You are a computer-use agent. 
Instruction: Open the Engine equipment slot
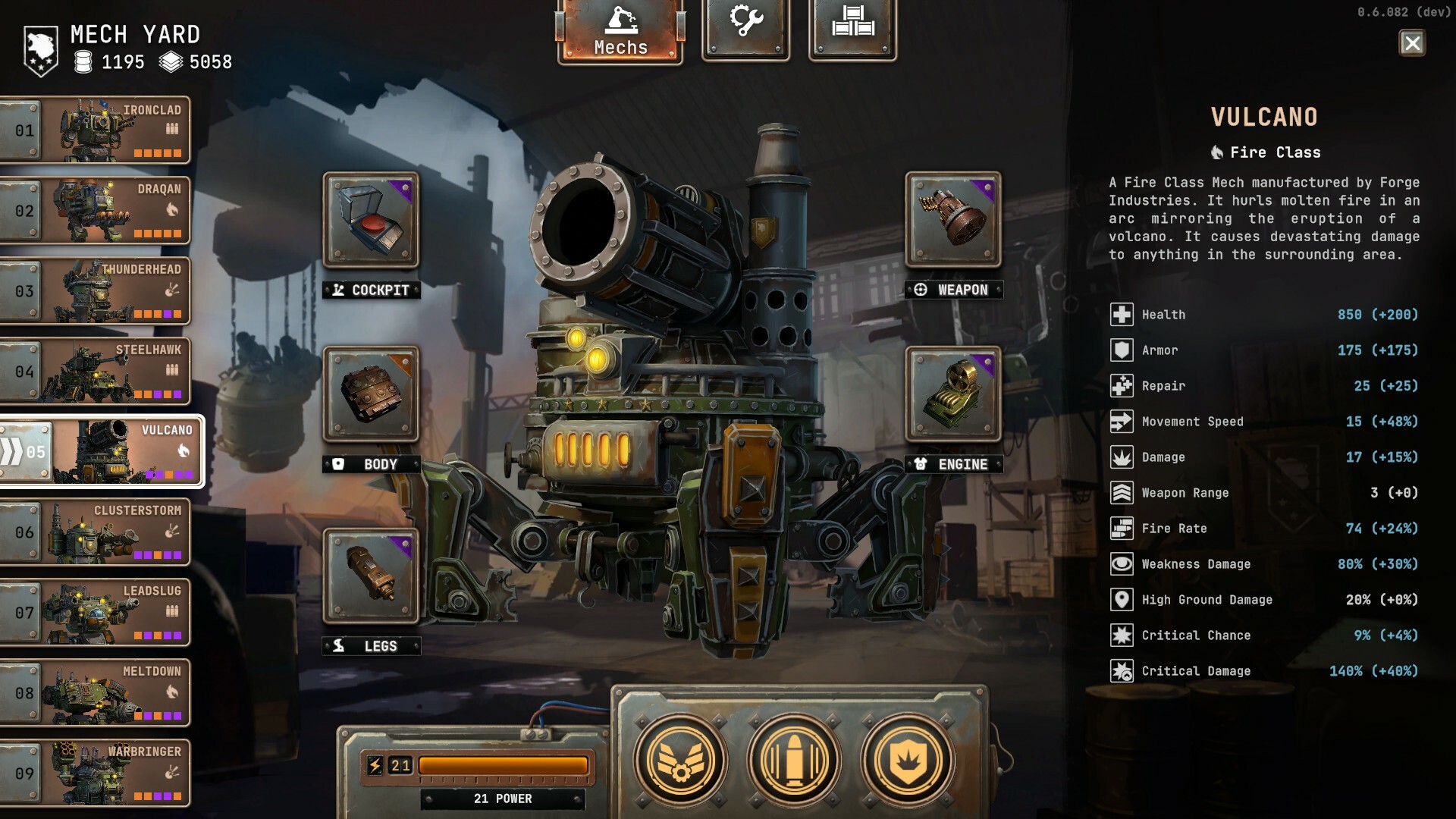coord(953,394)
